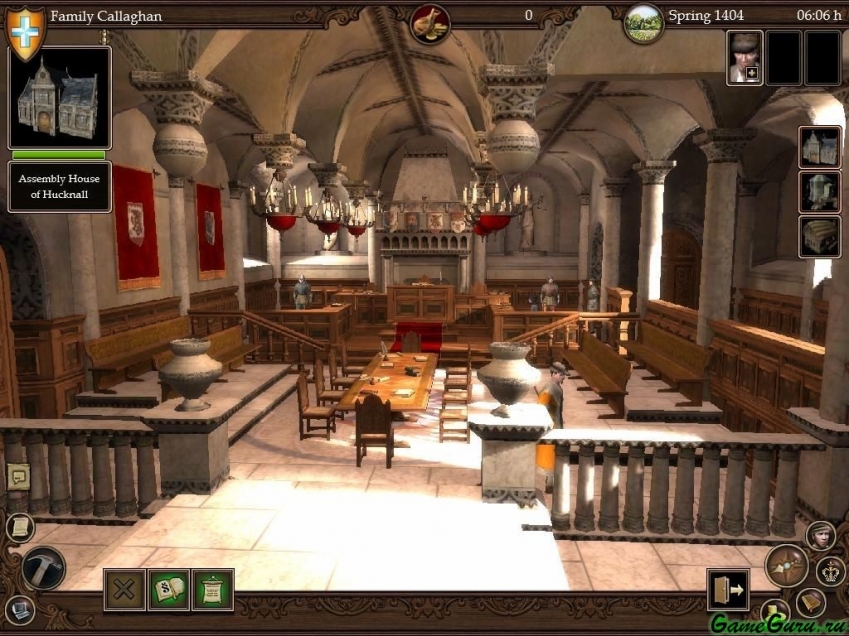Open the computer system menu icon
Viewport: 849px width, 636px height.
(x=19, y=608)
